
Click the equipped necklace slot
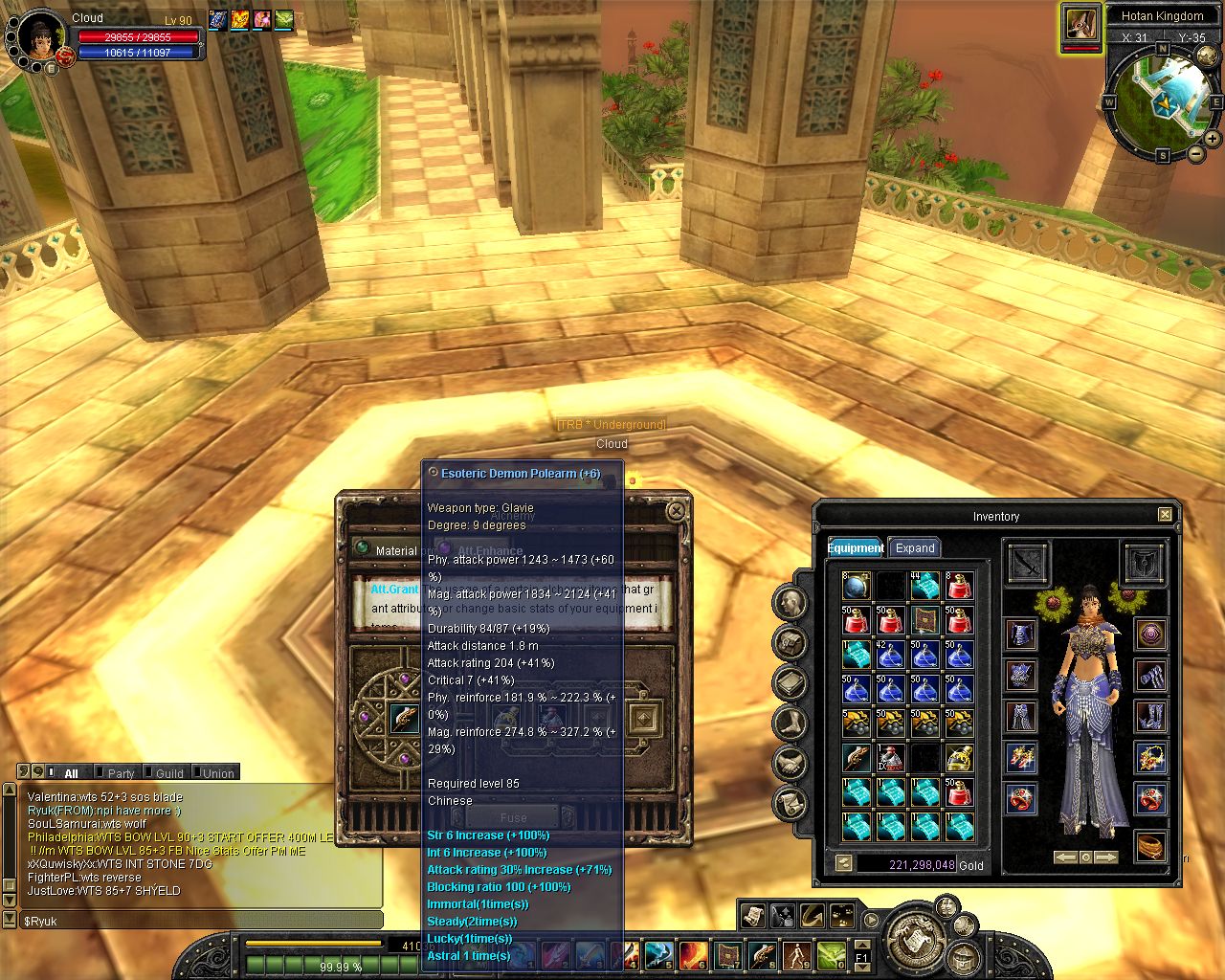pos(1150,759)
